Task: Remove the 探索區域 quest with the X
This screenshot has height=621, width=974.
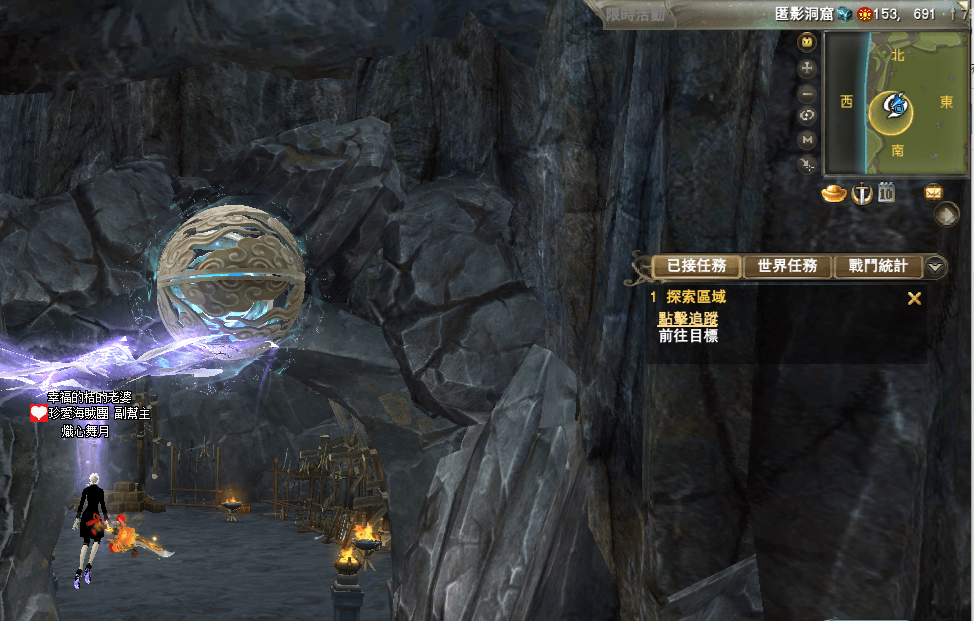Action: pos(913,298)
